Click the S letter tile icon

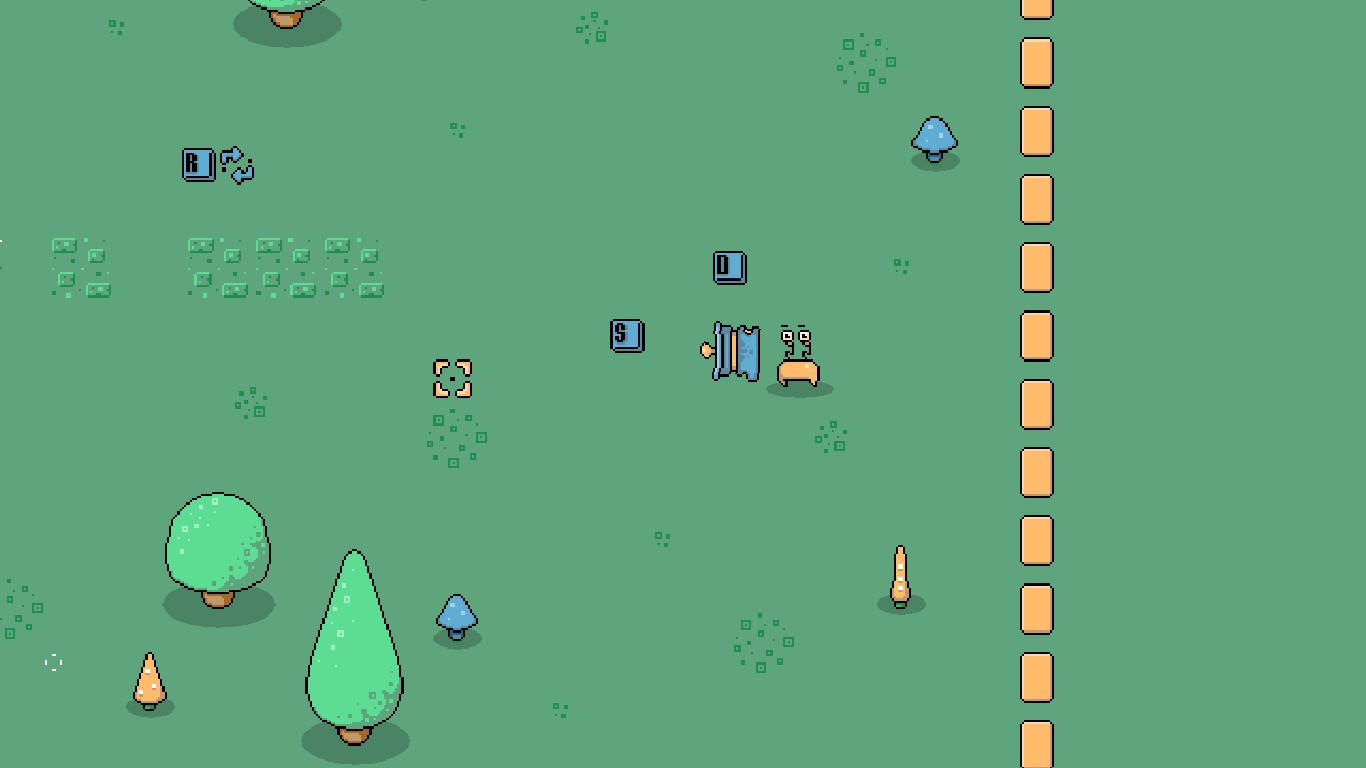coord(626,336)
